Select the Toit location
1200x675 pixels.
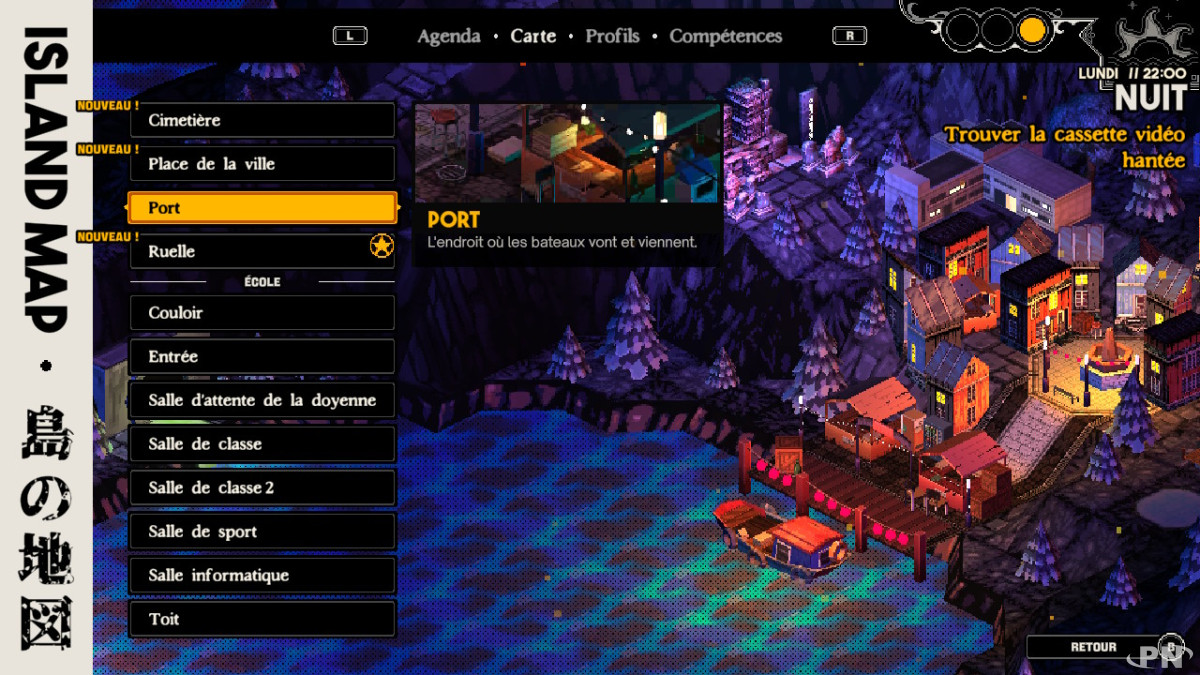point(262,619)
